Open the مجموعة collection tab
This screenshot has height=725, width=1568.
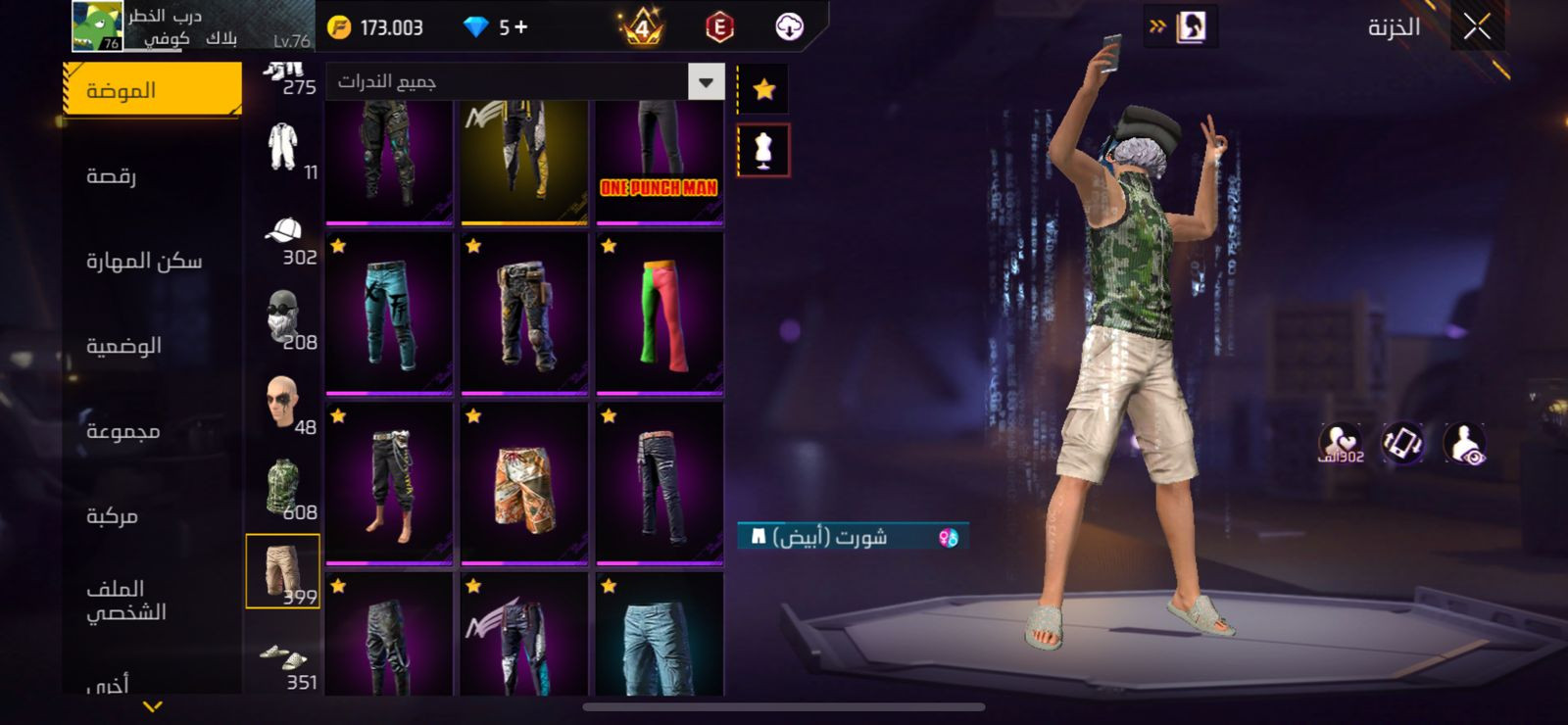pos(122,431)
